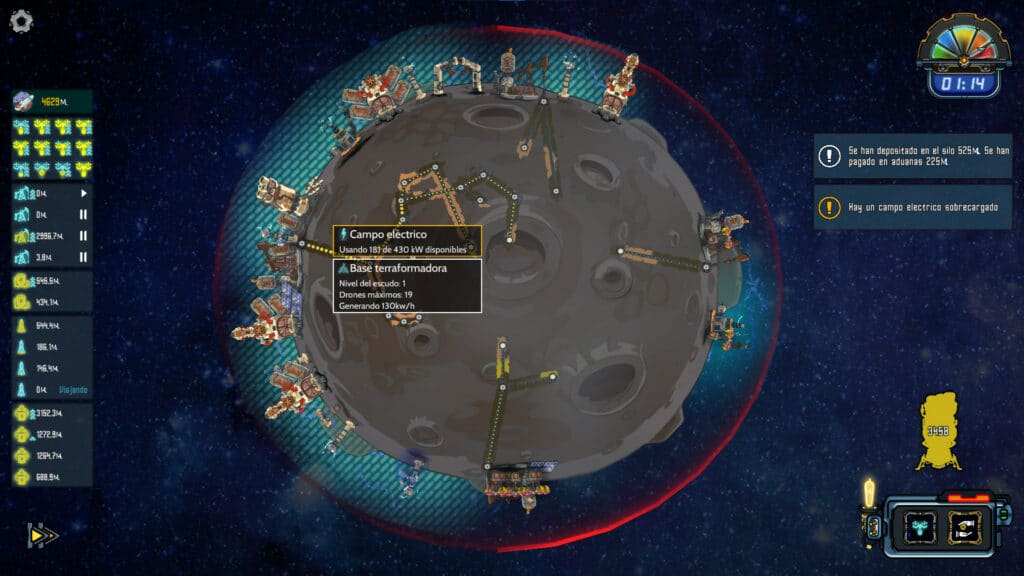1024x576 pixels.
Task: Open the silo deposit notification
Action: coord(913,155)
